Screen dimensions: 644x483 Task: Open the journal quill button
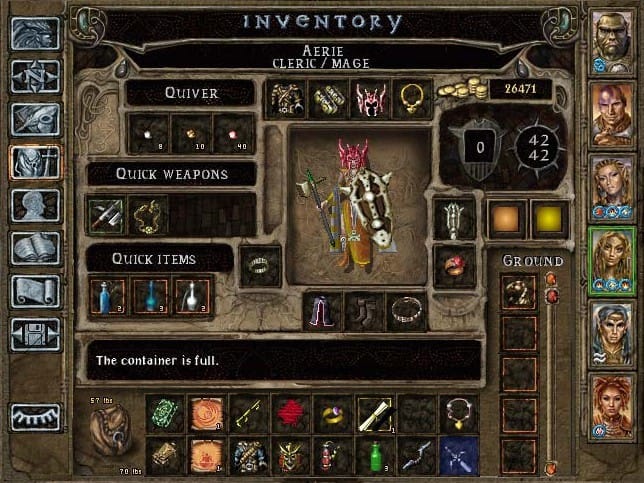click(35, 119)
